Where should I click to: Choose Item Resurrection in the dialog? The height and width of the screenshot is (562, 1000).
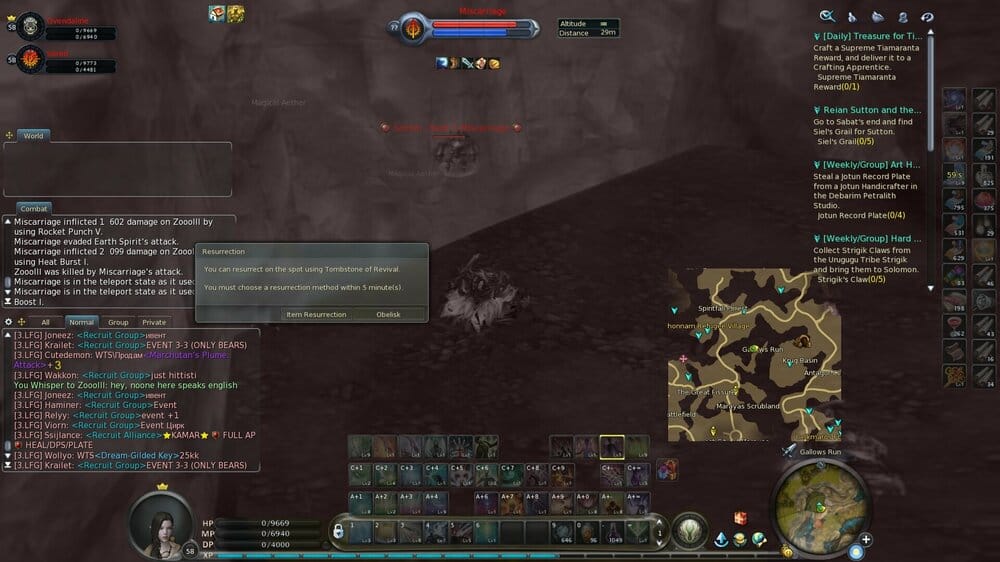click(316, 314)
